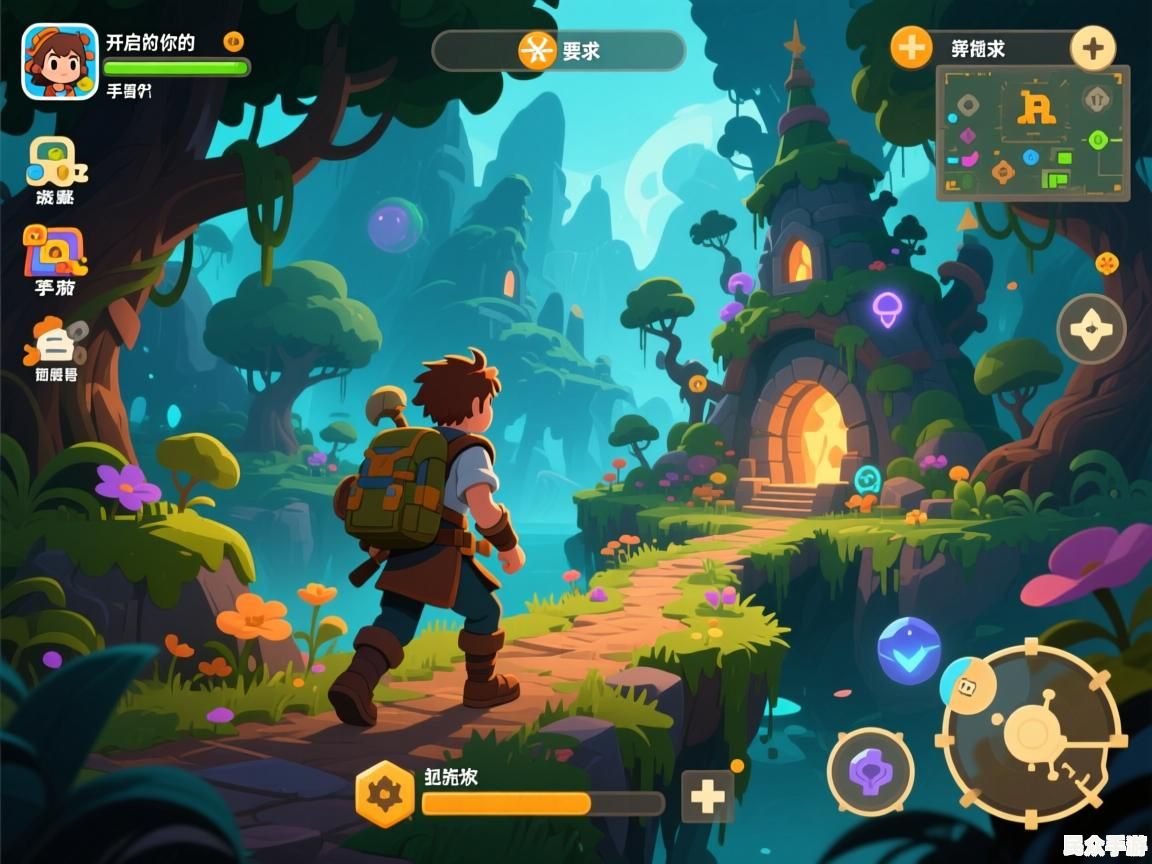
Task: Tap the orange plus button beside minimap
Action: (911, 47)
